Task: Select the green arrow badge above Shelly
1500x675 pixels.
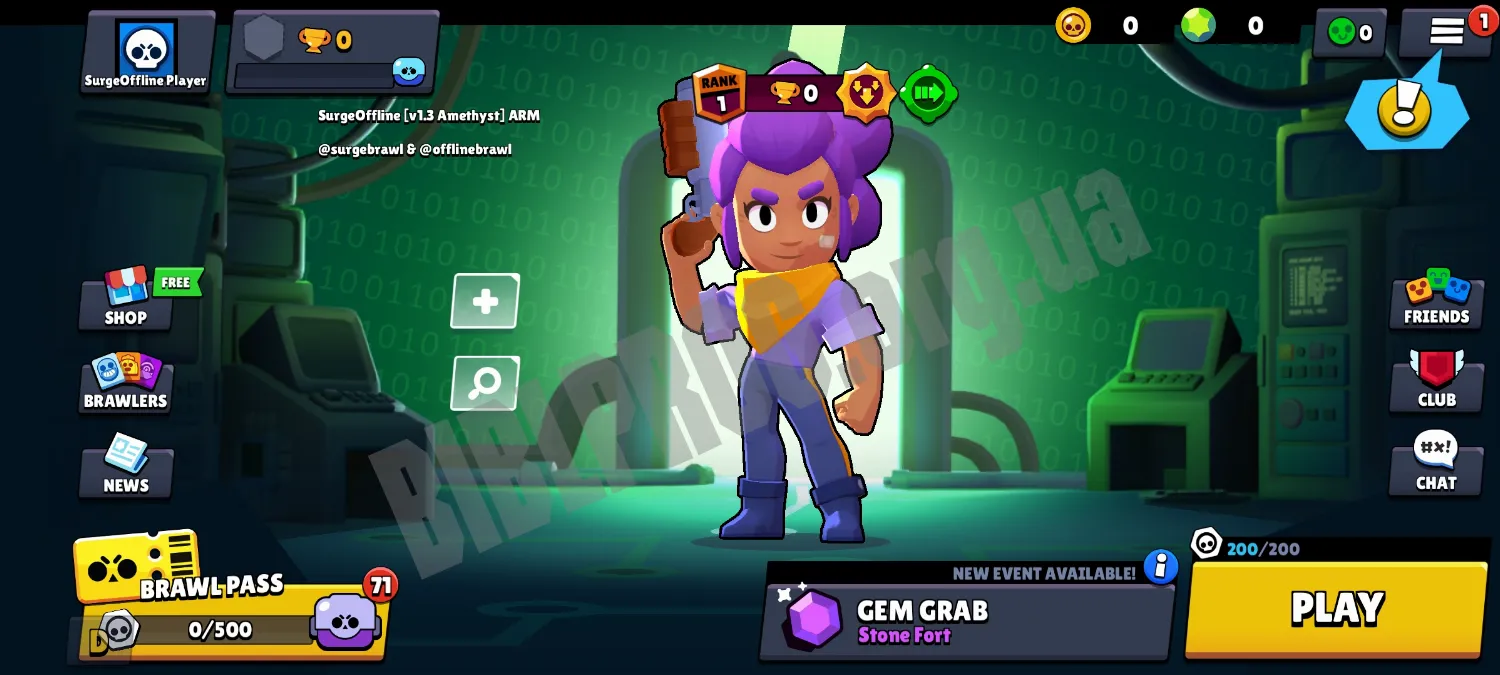Action: coord(928,94)
